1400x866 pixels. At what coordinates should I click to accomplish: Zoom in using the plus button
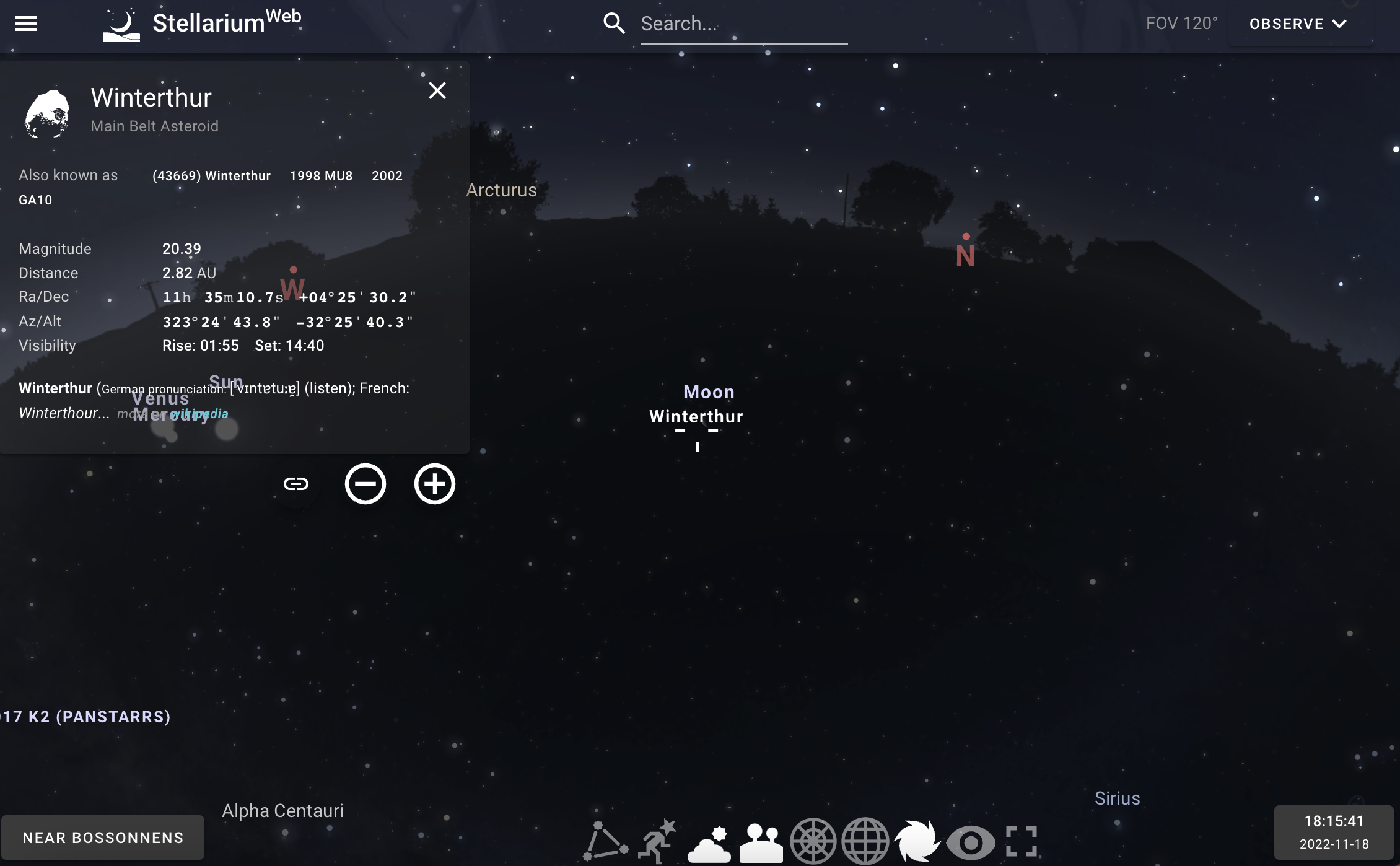click(x=434, y=484)
